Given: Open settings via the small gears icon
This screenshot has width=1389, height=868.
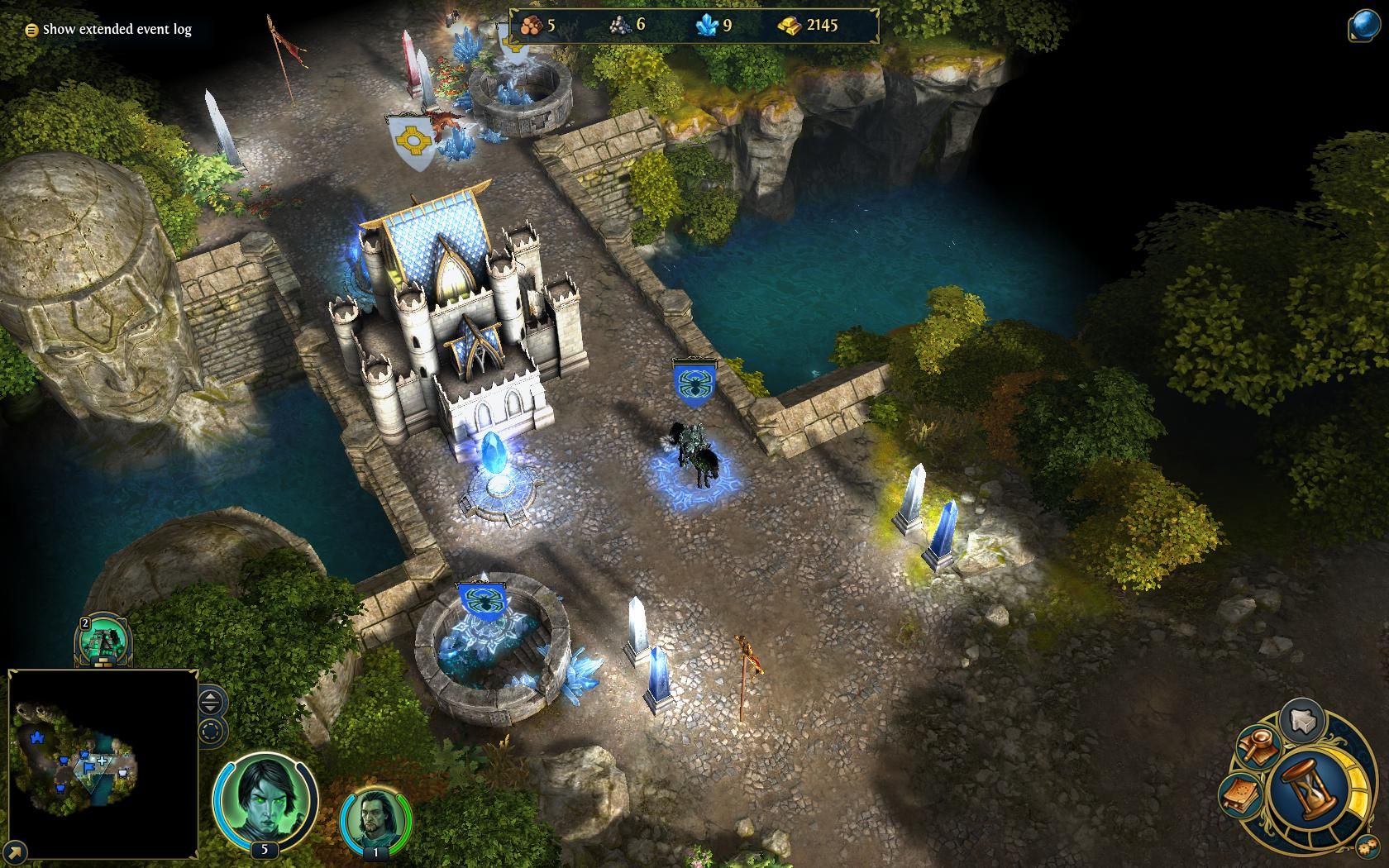Looking at the screenshot, I should [1366, 846].
